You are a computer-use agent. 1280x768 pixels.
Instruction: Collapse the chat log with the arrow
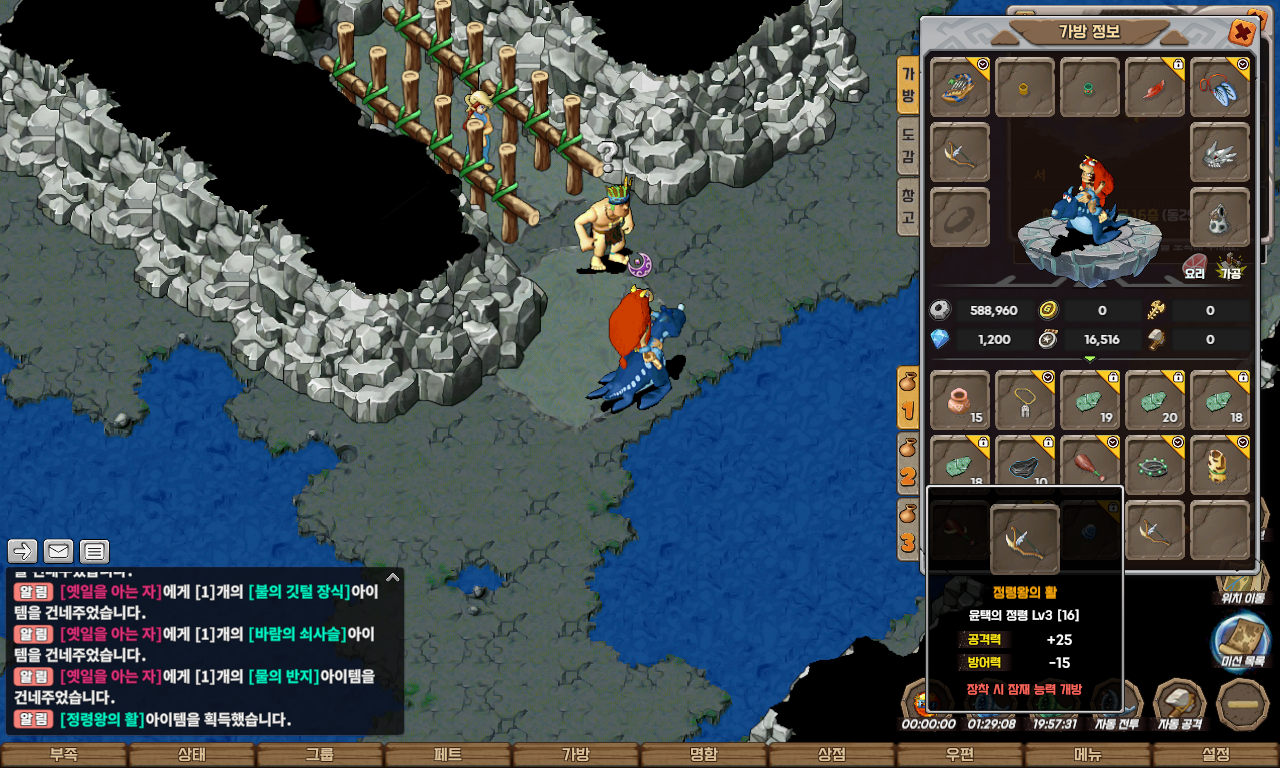point(393,577)
